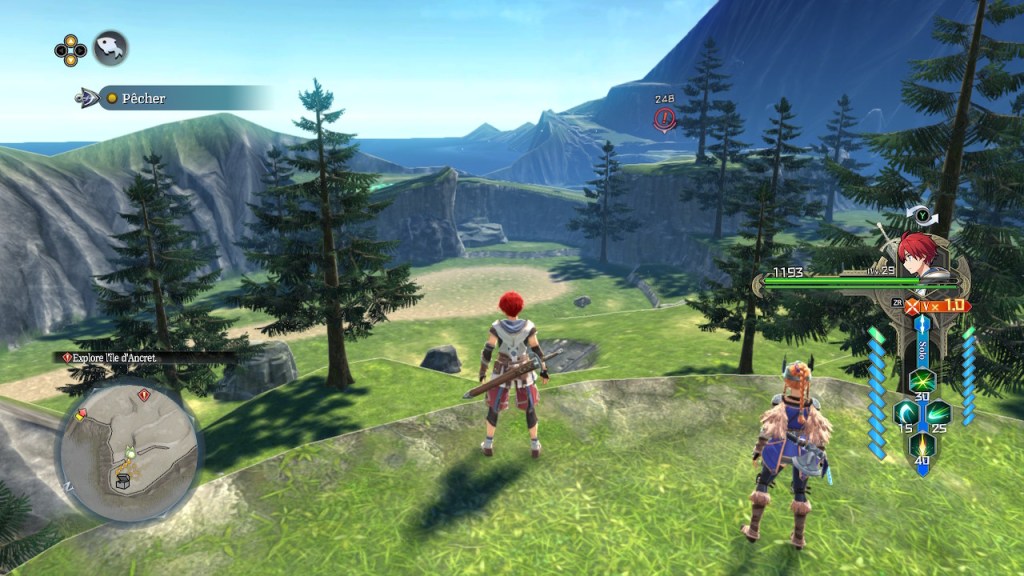Image resolution: width=1024 pixels, height=576 pixels.
Task: Select the fish icon for fishing
Action: (x=110, y=47)
